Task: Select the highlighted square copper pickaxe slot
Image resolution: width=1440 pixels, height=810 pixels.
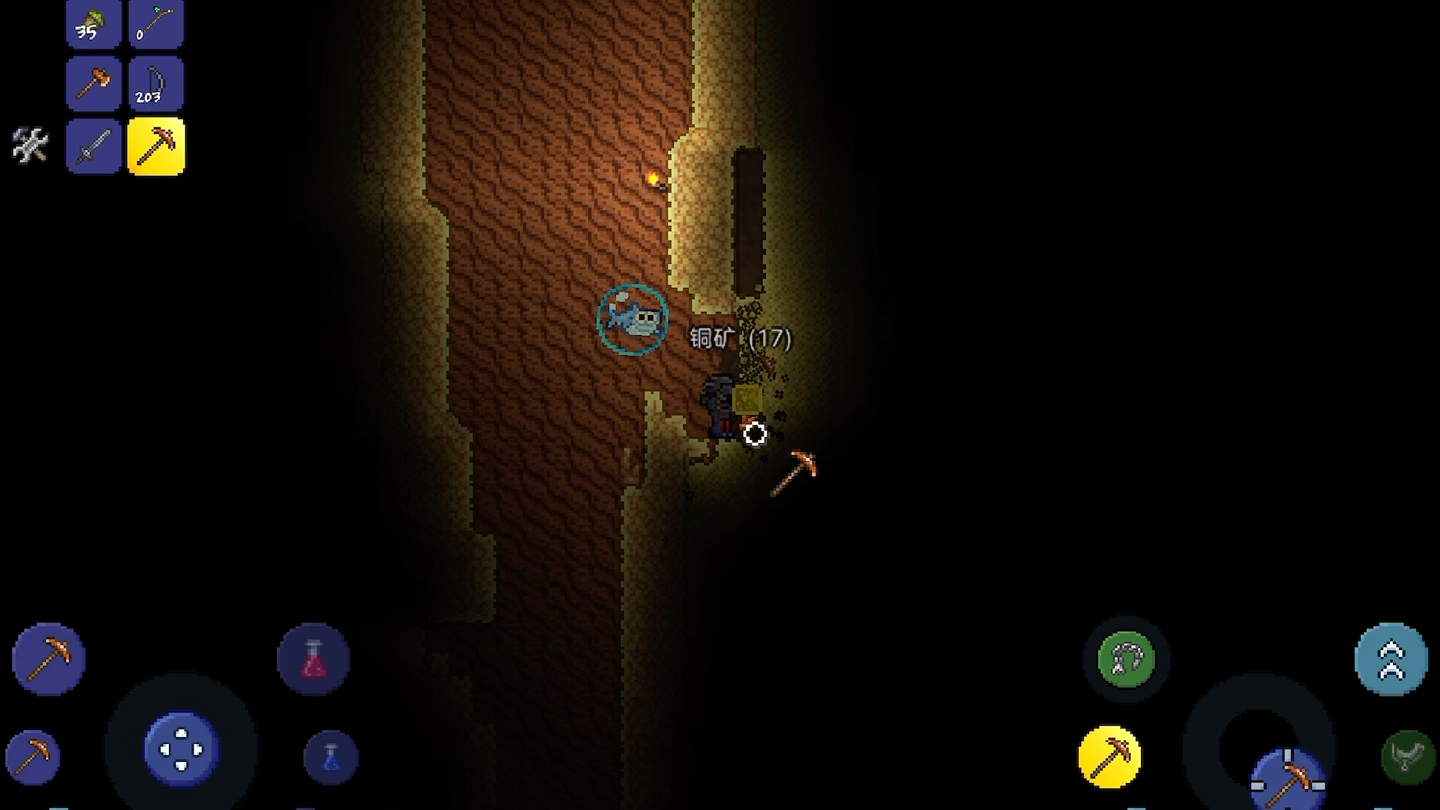Action: 156,146
